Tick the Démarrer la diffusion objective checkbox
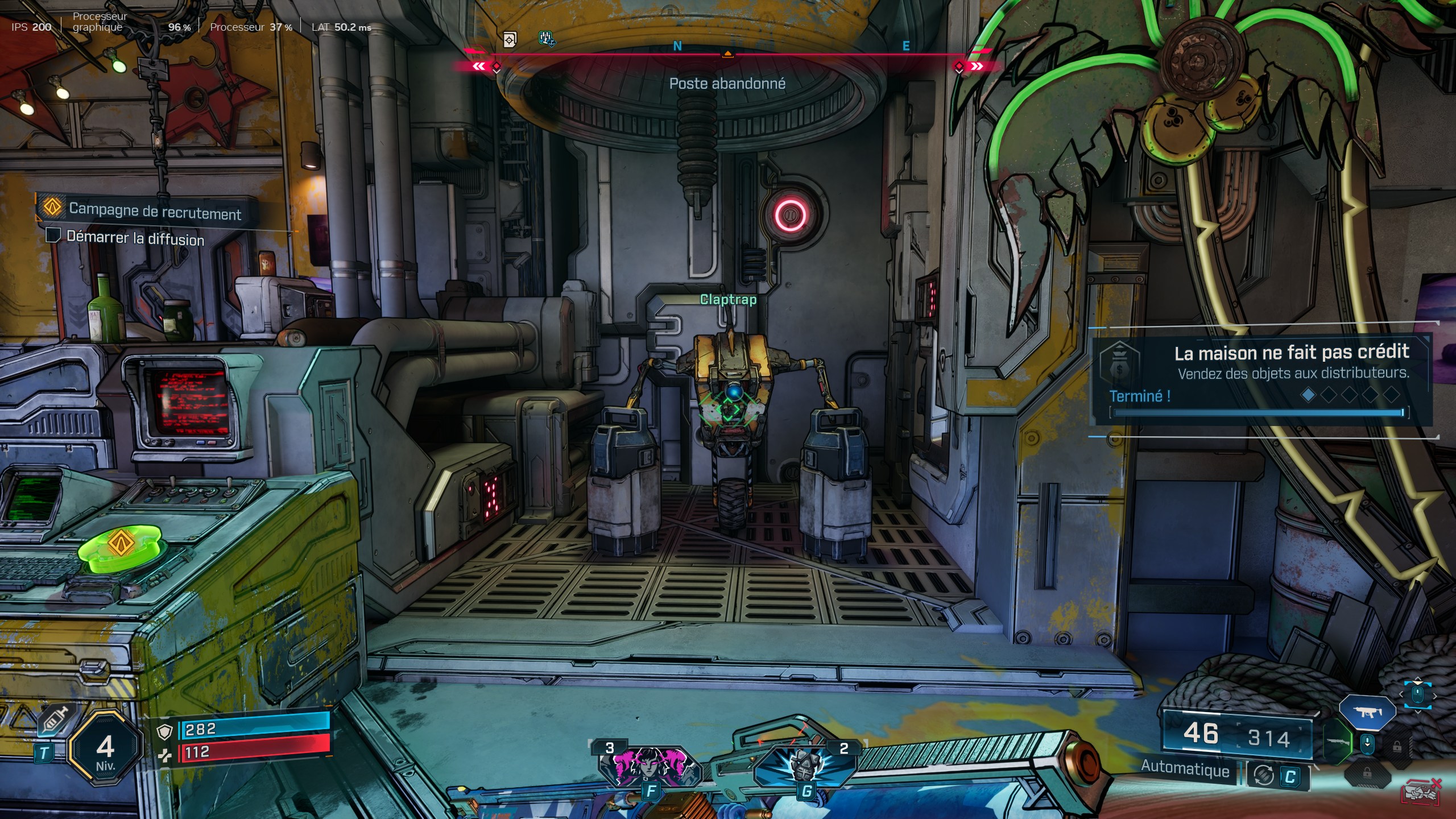The height and width of the screenshot is (819, 1456). [53, 235]
